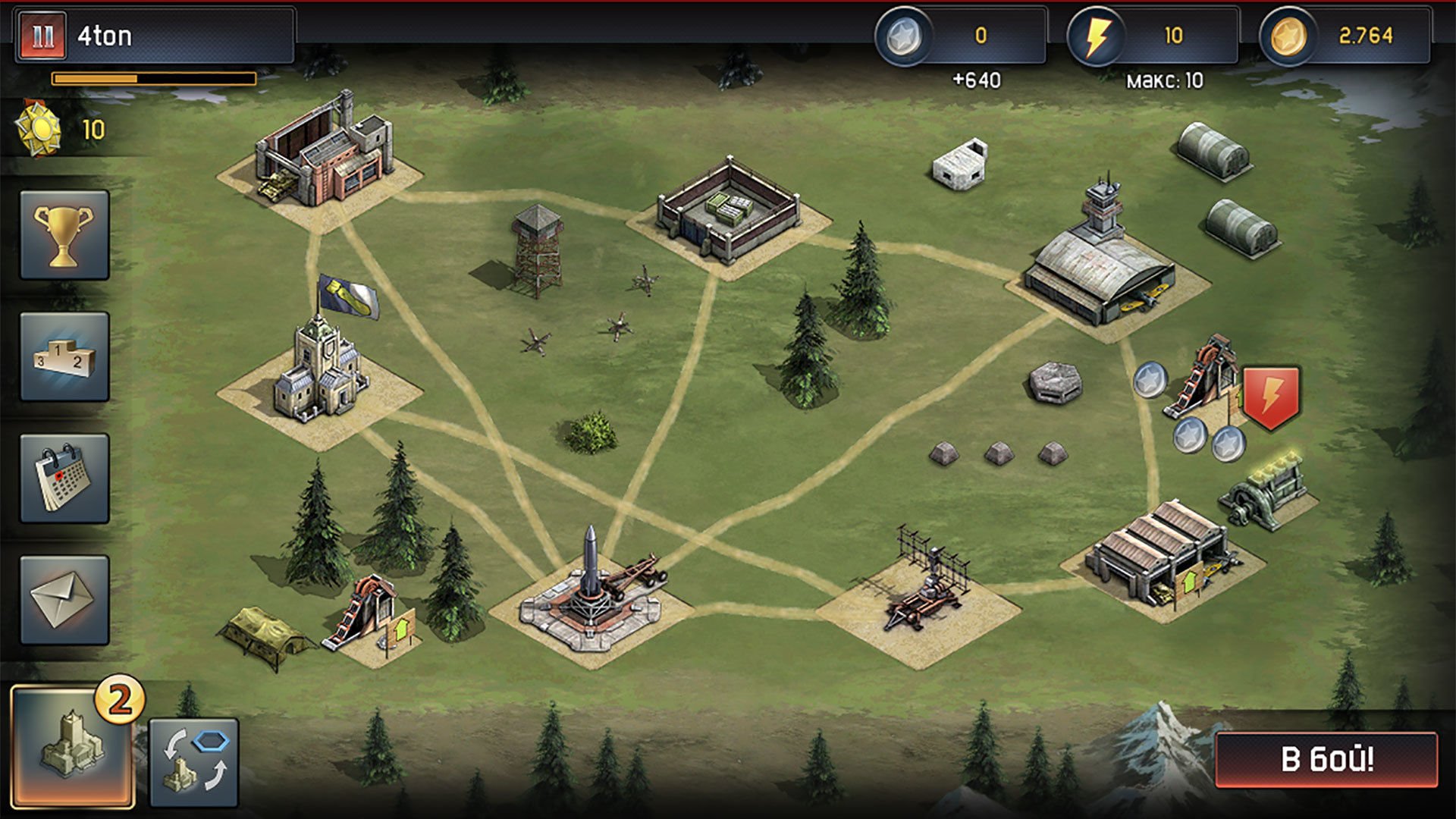Start battle with the В бой! button
The image size is (1456, 819).
(1326, 759)
